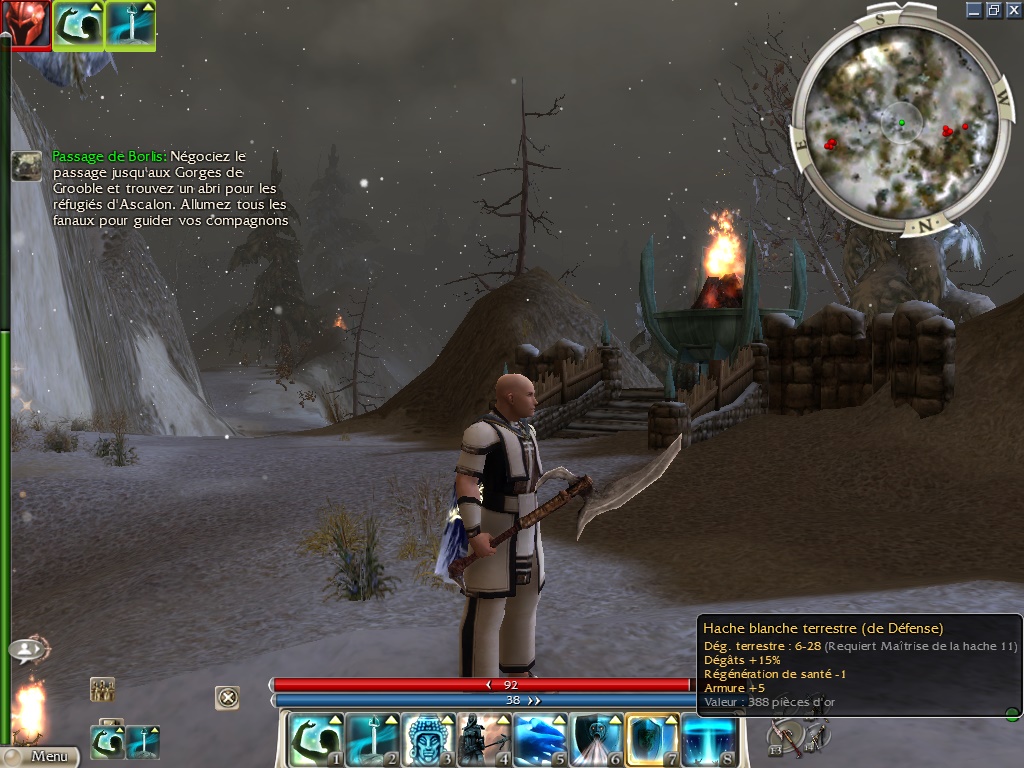Activate the shouting mask skill in slot 6
Image resolution: width=1024 pixels, height=768 pixels.
(x=594, y=741)
